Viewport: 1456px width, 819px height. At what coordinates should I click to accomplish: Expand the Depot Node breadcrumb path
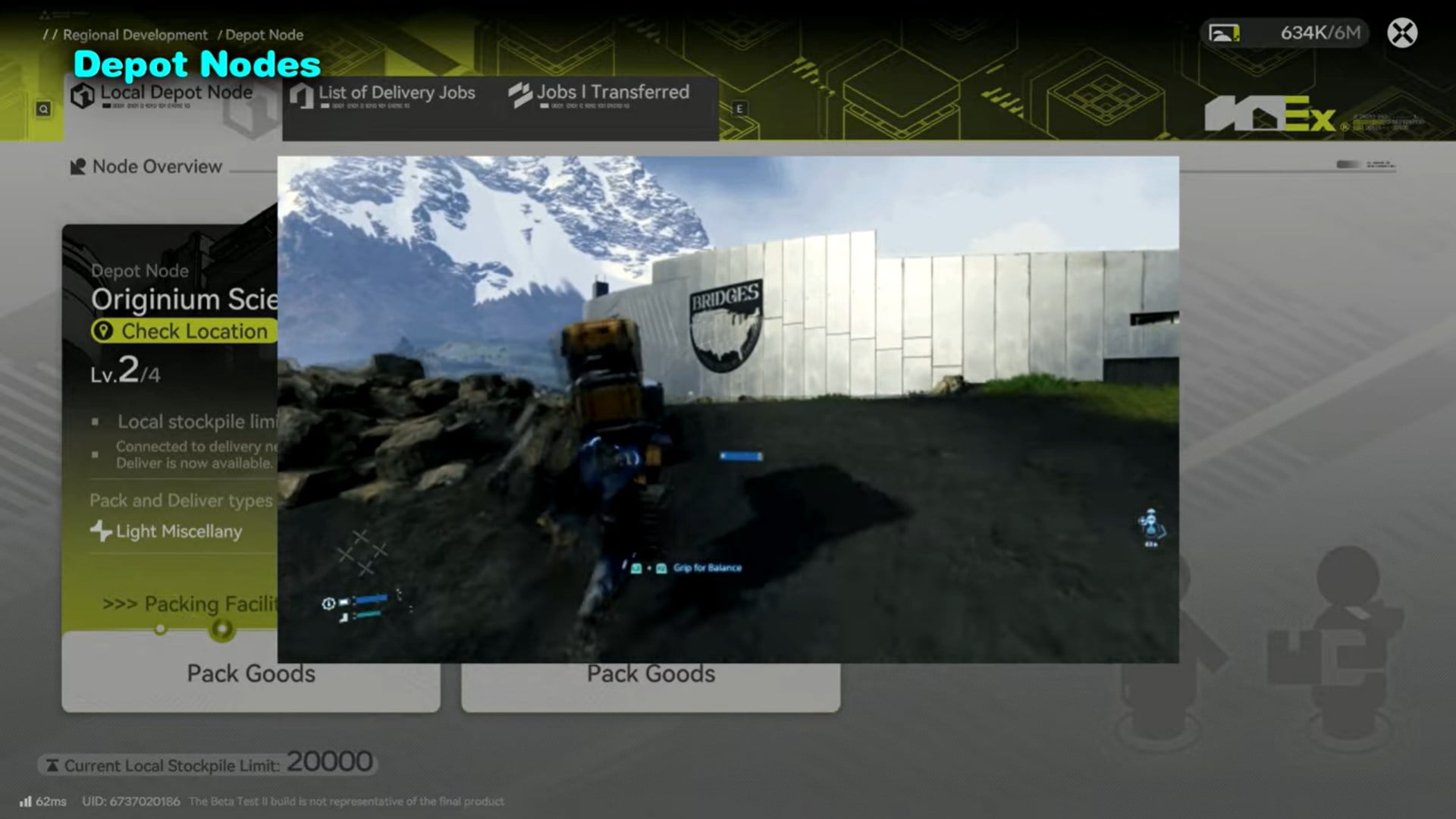click(x=264, y=35)
